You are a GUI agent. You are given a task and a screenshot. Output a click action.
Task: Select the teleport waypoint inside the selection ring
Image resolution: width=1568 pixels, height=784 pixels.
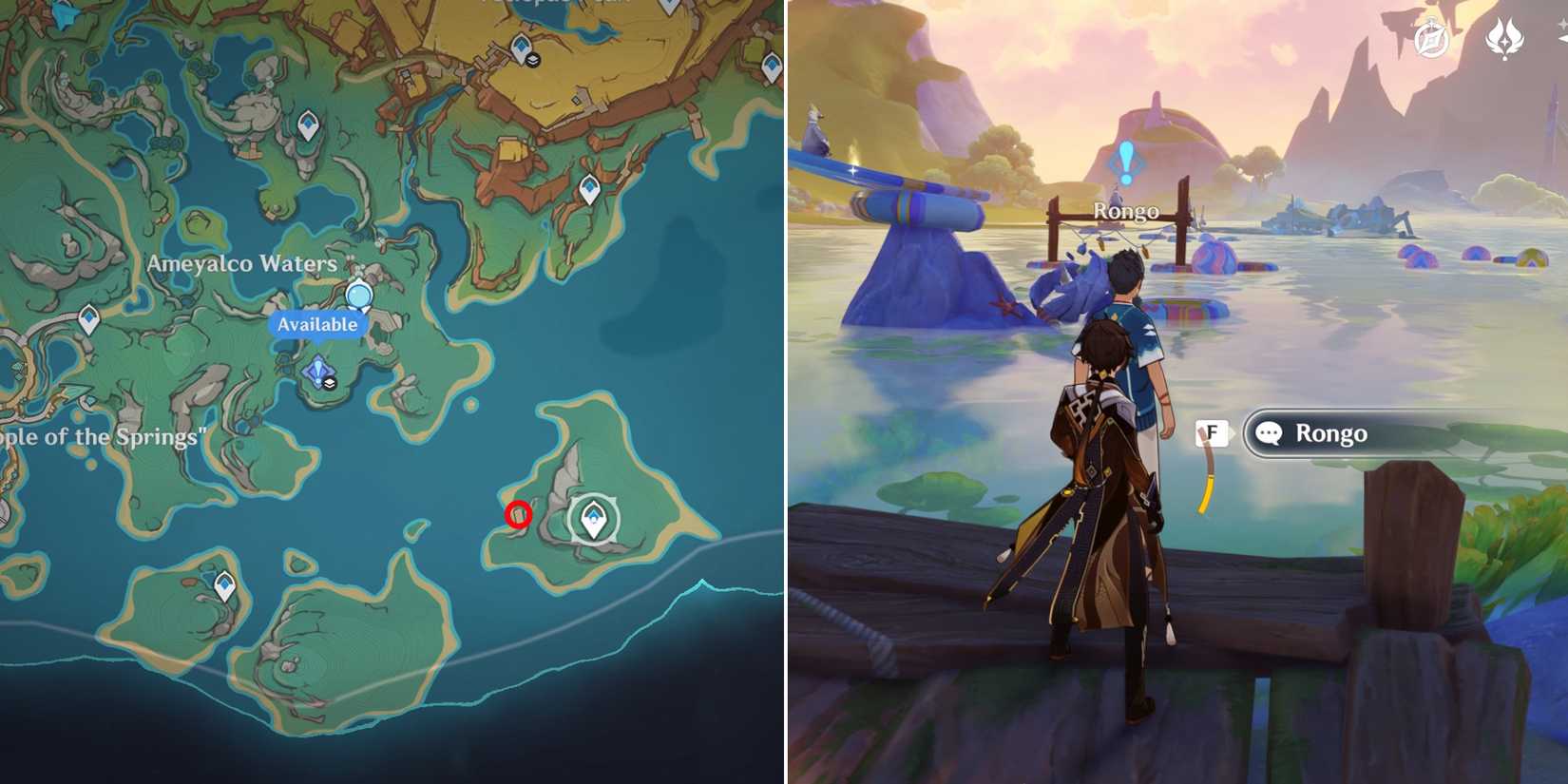click(x=594, y=518)
